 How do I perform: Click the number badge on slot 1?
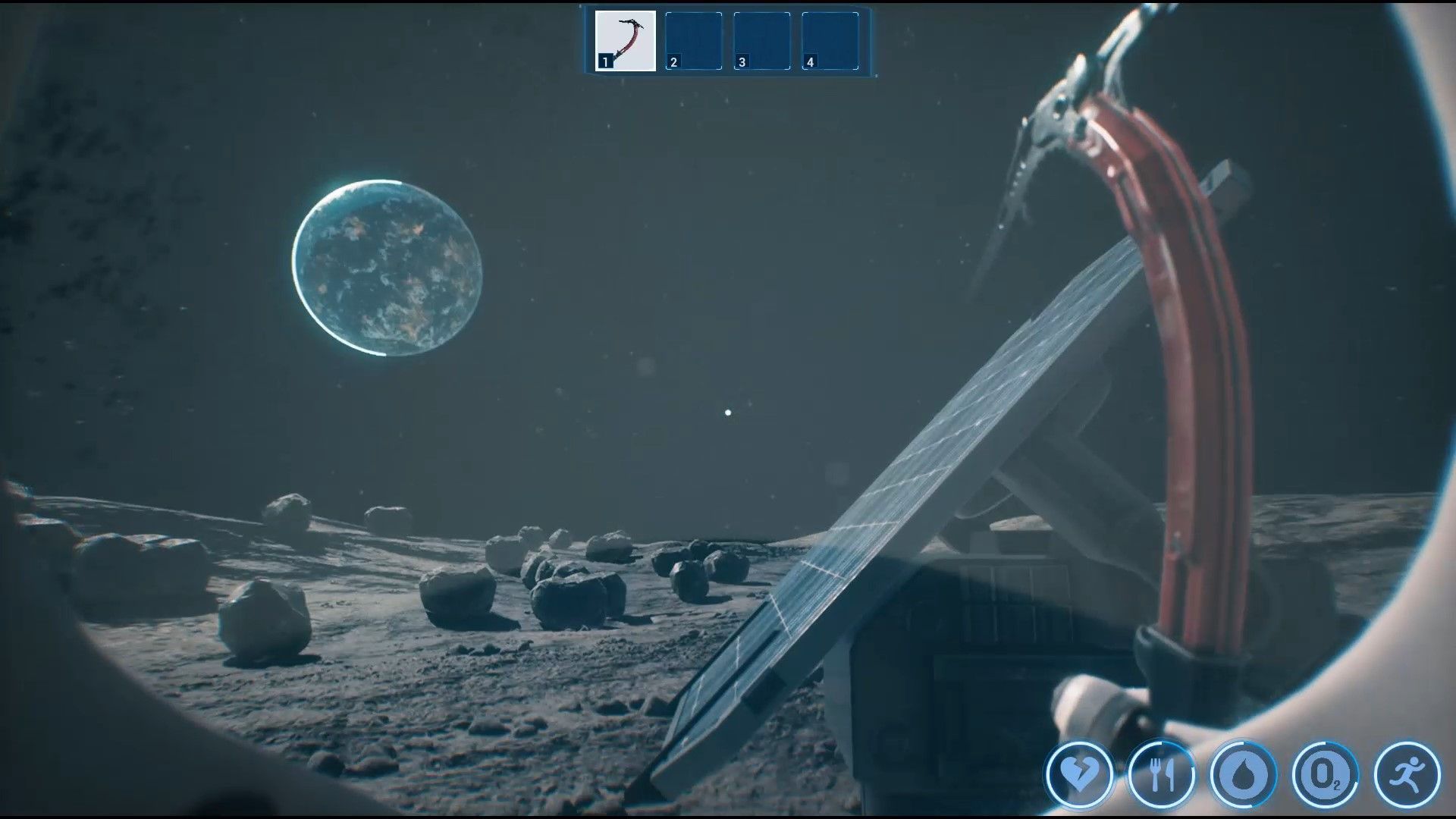pyautogui.click(x=604, y=61)
